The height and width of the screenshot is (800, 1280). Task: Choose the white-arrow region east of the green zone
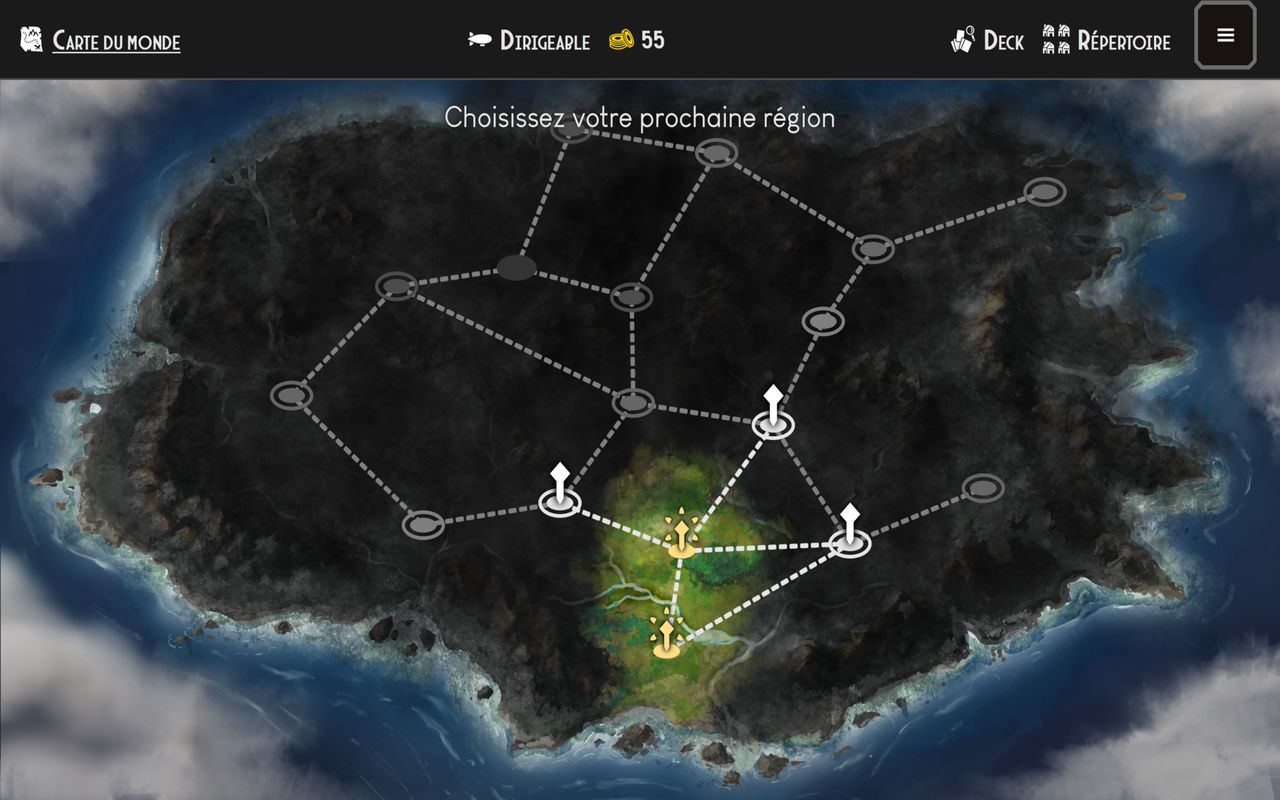850,540
